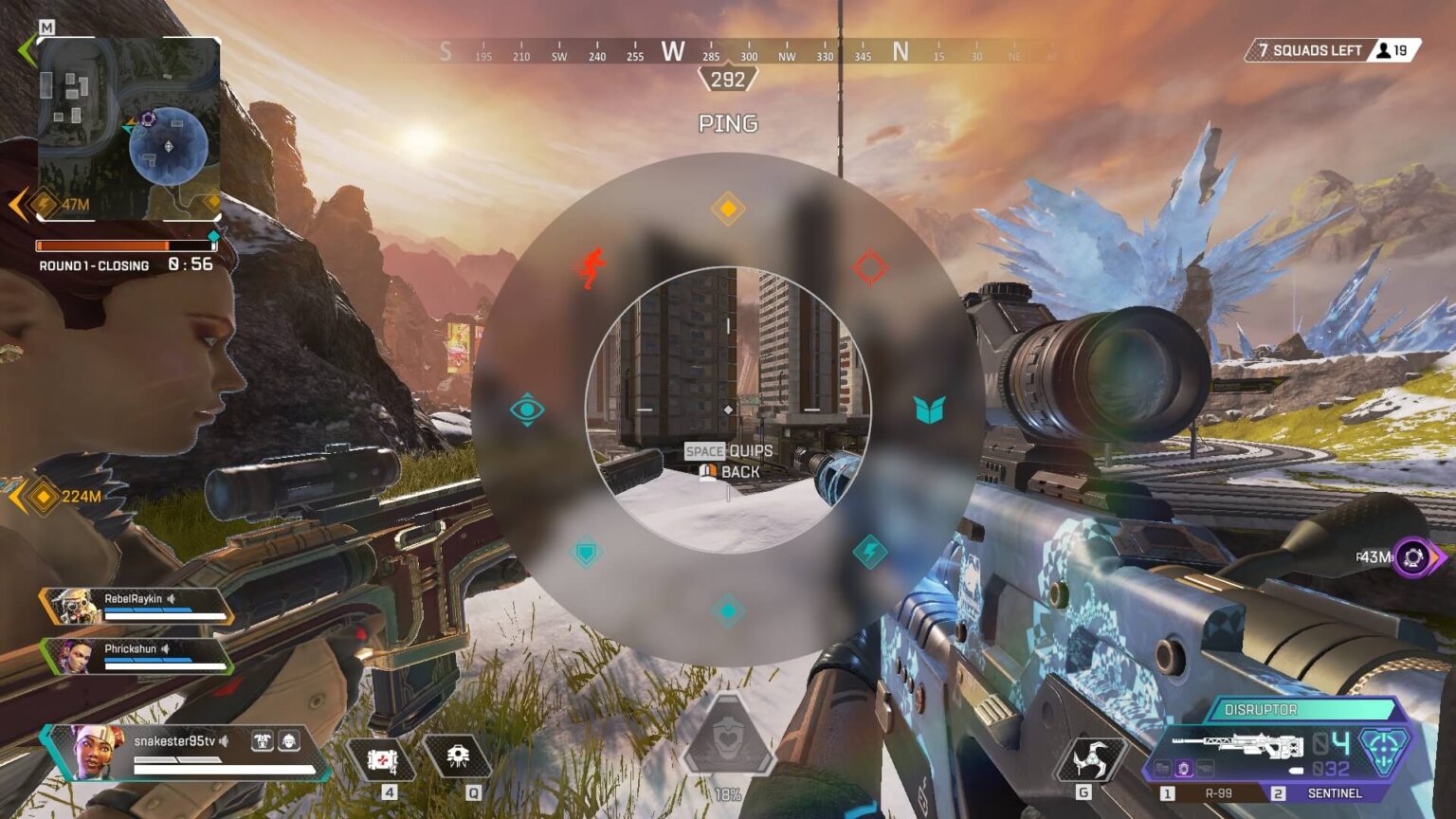1456x819 pixels.
Task: Select the lightning ammo ping icon
Action: [x=868, y=550]
